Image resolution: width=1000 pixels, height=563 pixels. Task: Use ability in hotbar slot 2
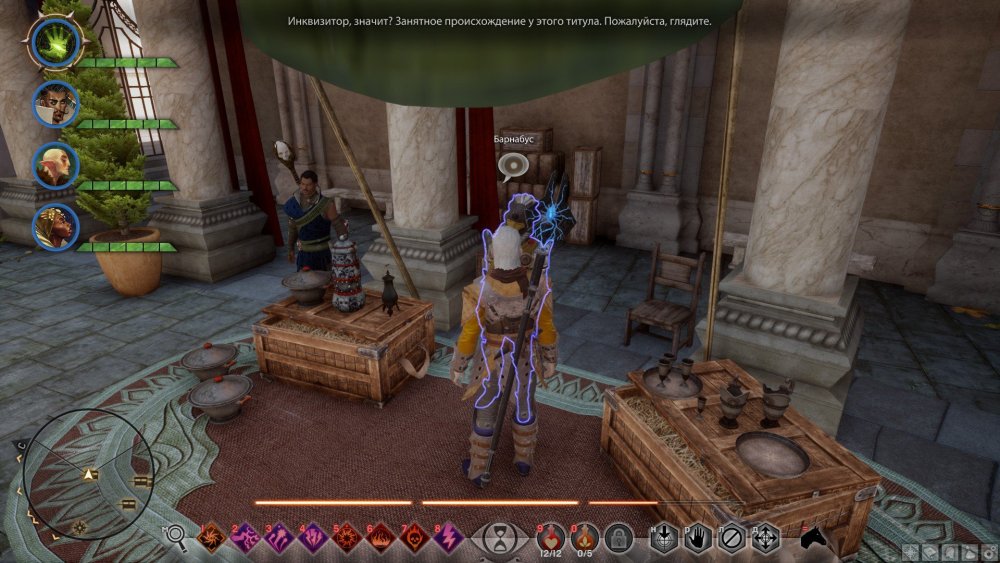[x=246, y=539]
